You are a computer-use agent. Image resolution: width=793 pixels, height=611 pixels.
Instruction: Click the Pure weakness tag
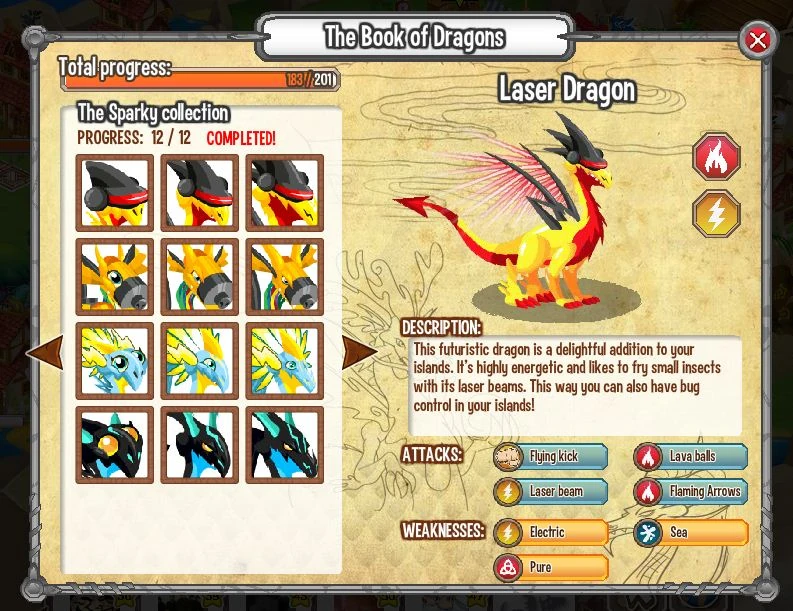(x=551, y=567)
